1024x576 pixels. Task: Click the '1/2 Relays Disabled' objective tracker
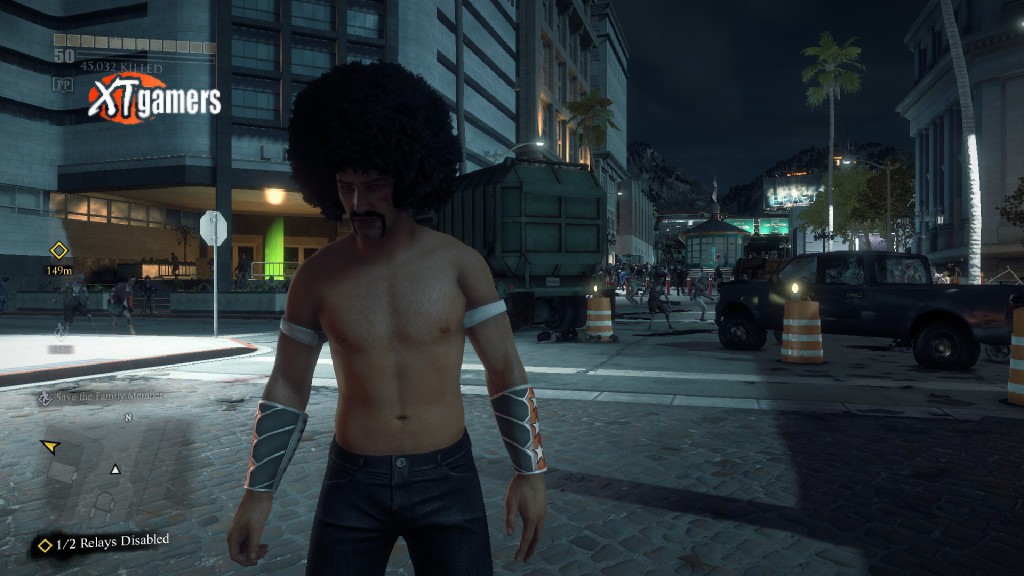[104, 543]
